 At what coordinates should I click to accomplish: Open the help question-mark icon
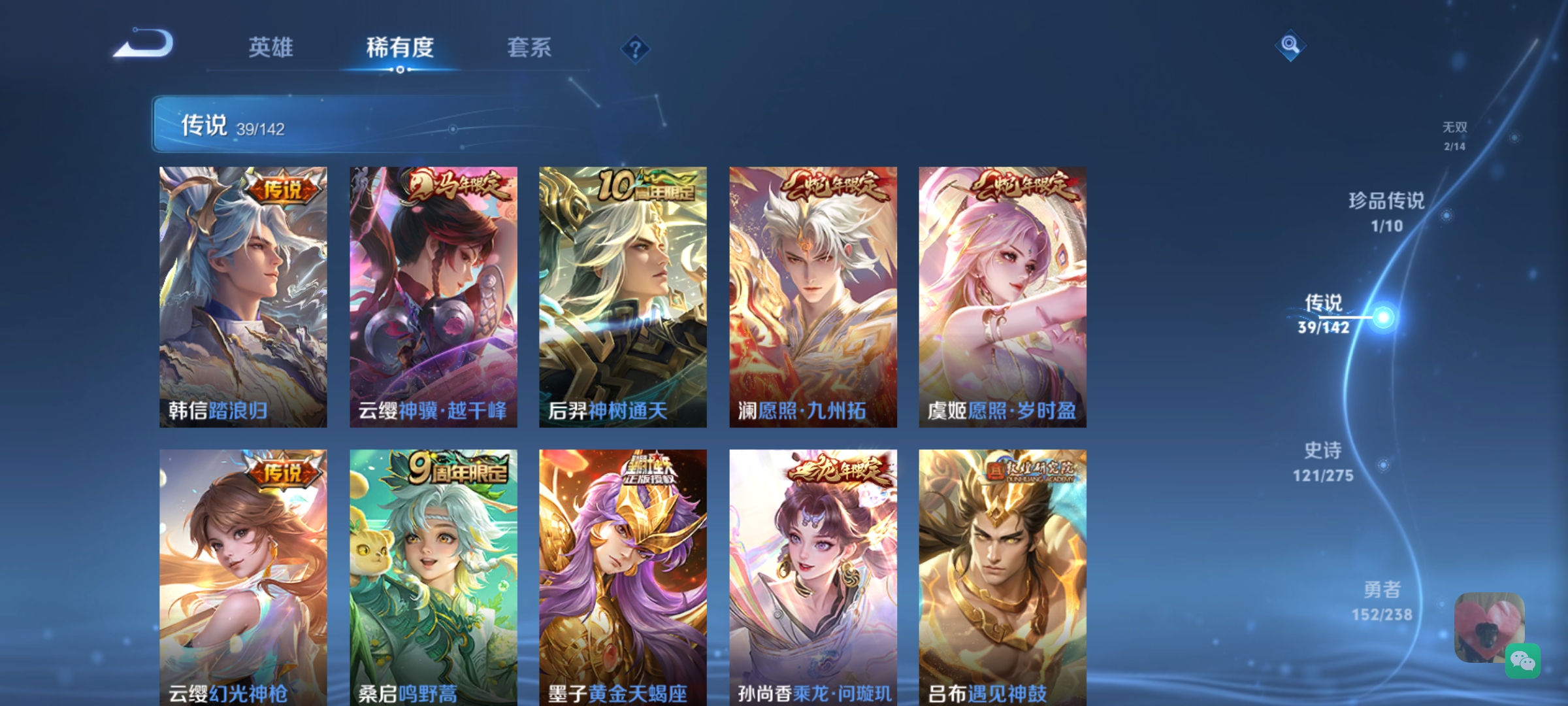(634, 48)
